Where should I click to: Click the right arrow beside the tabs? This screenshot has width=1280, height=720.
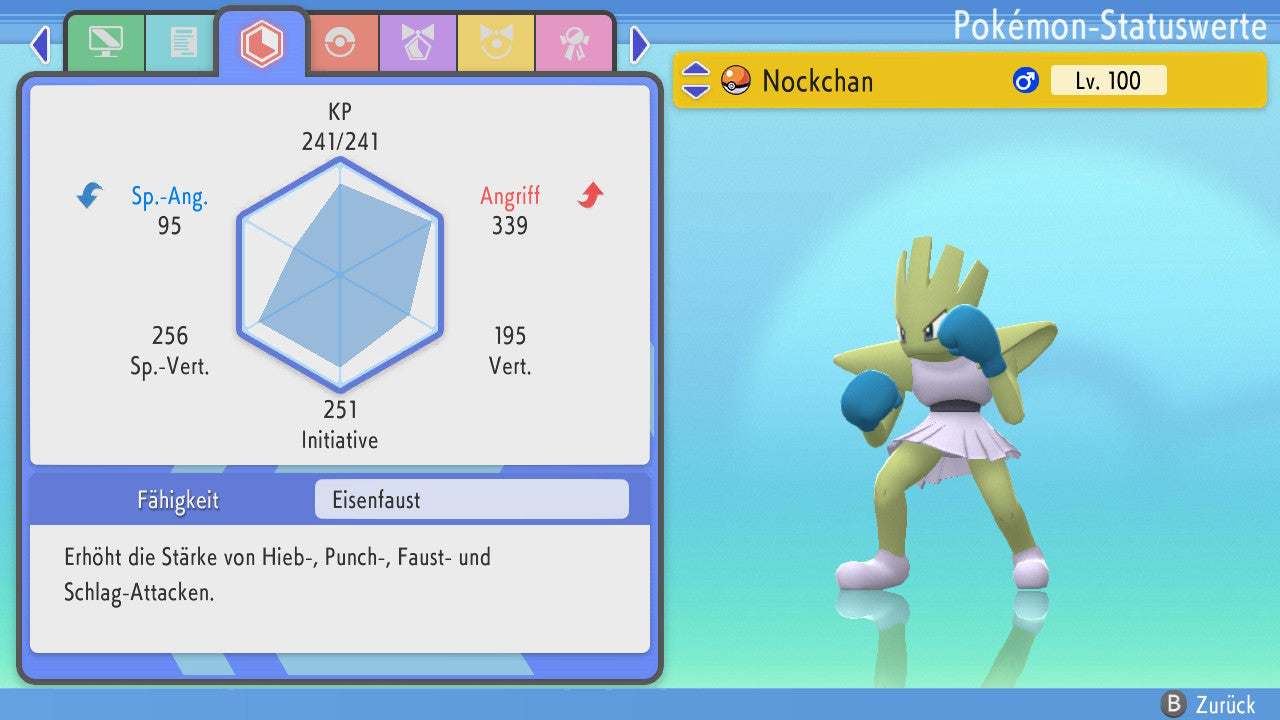click(640, 44)
